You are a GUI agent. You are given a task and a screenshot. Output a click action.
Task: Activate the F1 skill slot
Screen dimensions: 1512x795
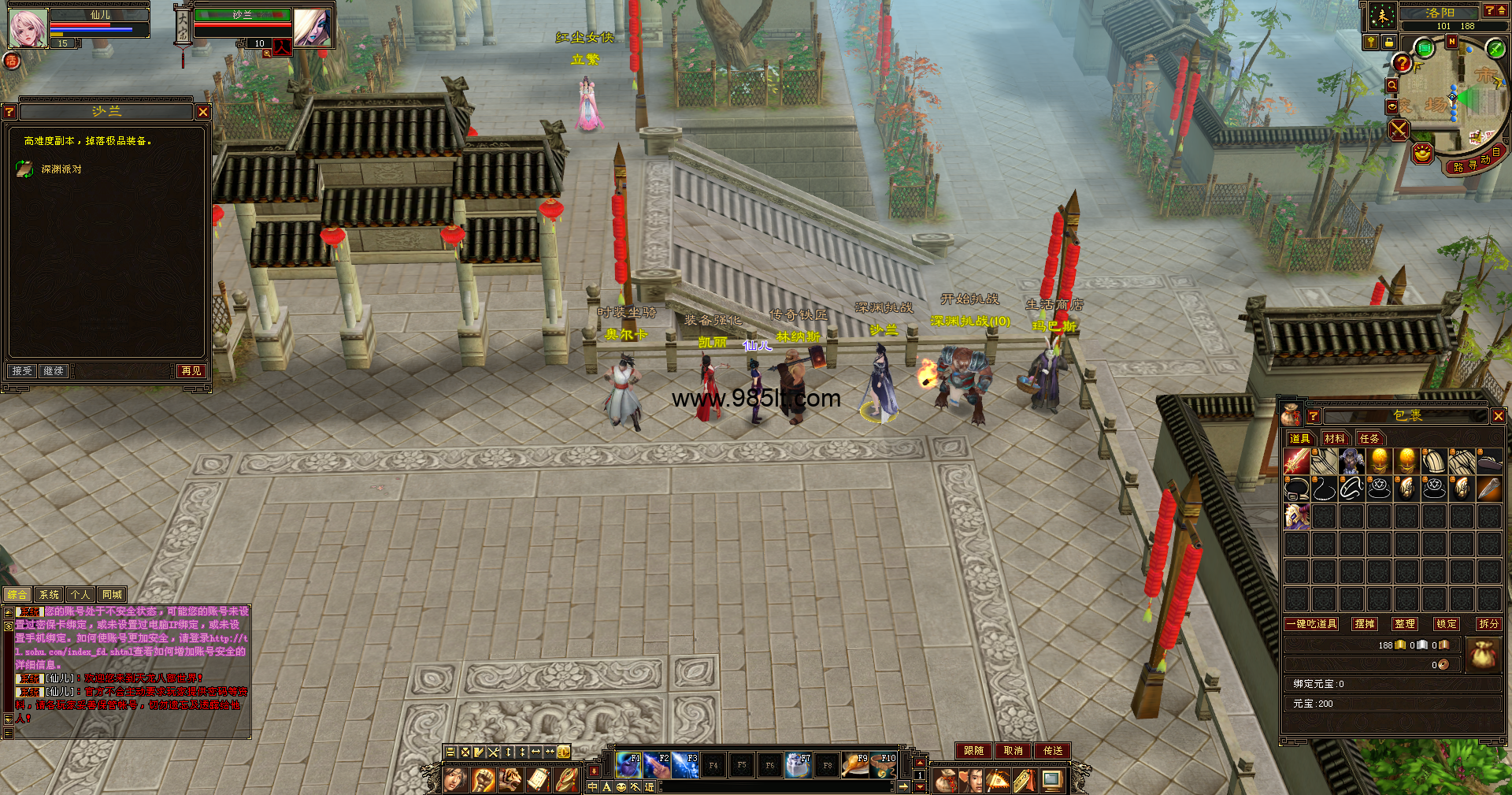point(628,765)
